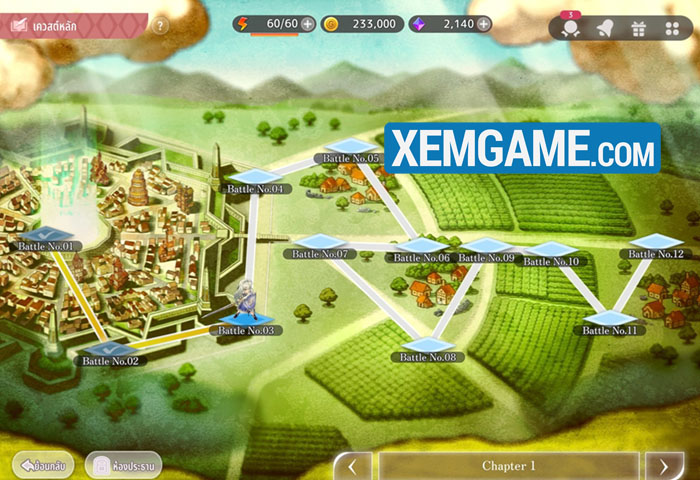Image resolution: width=700 pixels, height=480 pixels.
Task: Select Battle No.02 stage node
Action: point(110,352)
